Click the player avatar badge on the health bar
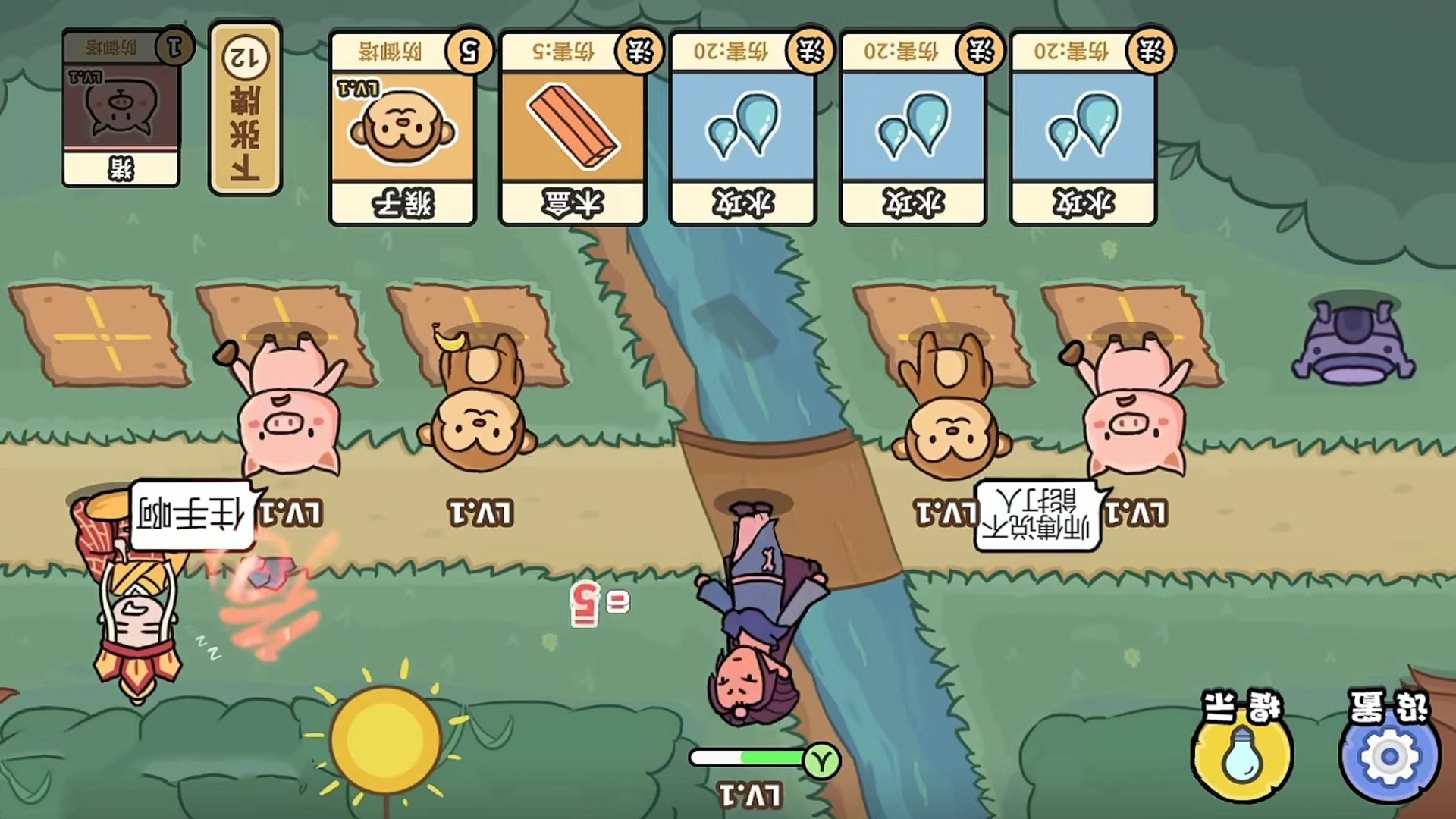This screenshot has height=819, width=1456. (822, 758)
